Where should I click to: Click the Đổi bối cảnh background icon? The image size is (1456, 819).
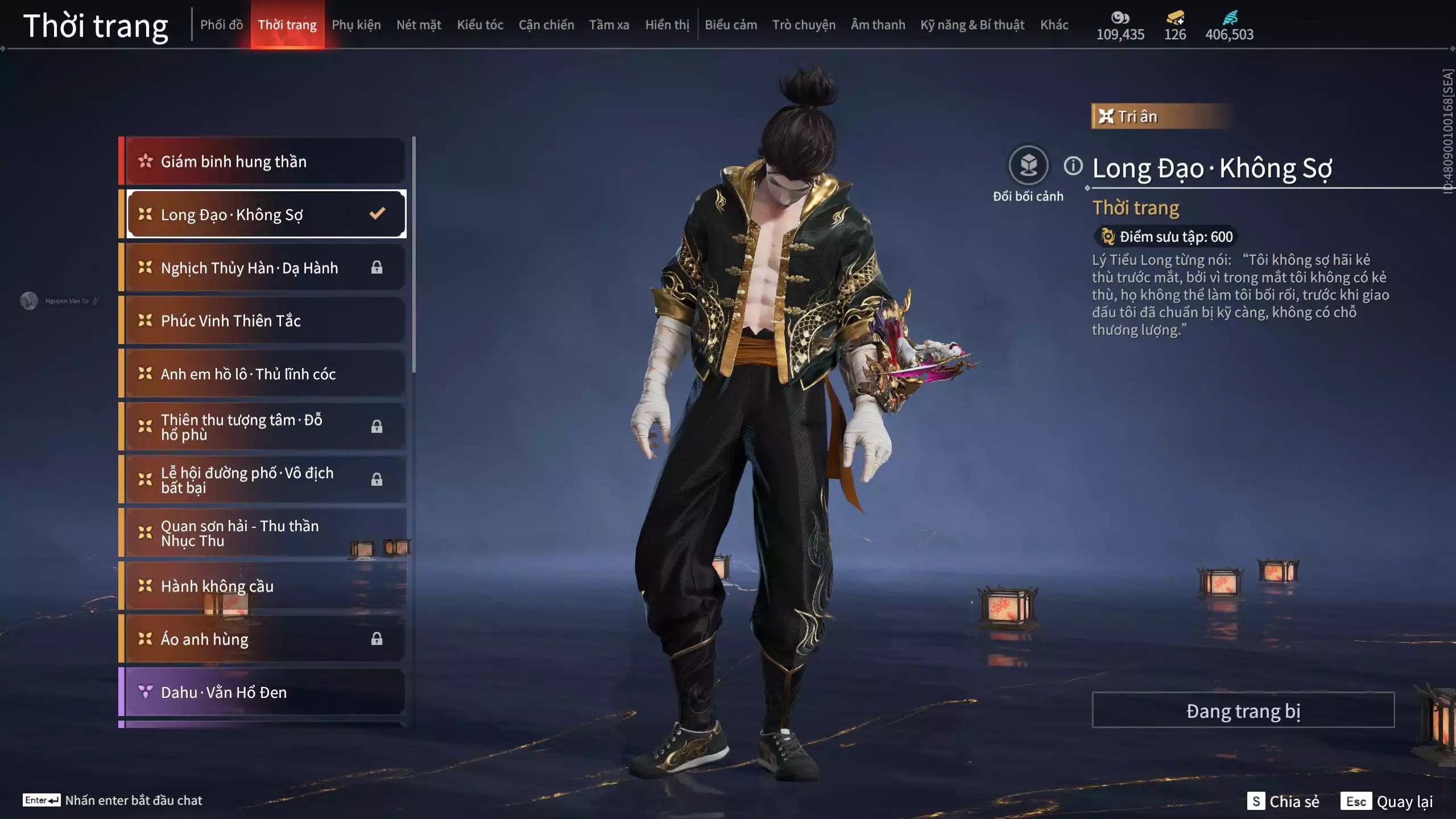[1028, 166]
